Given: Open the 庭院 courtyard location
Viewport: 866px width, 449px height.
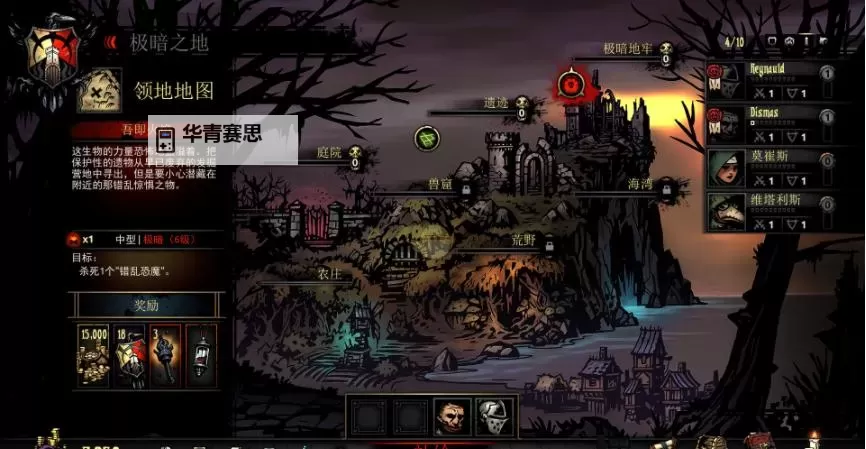Looking at the screenshot, I should point(330,153).
